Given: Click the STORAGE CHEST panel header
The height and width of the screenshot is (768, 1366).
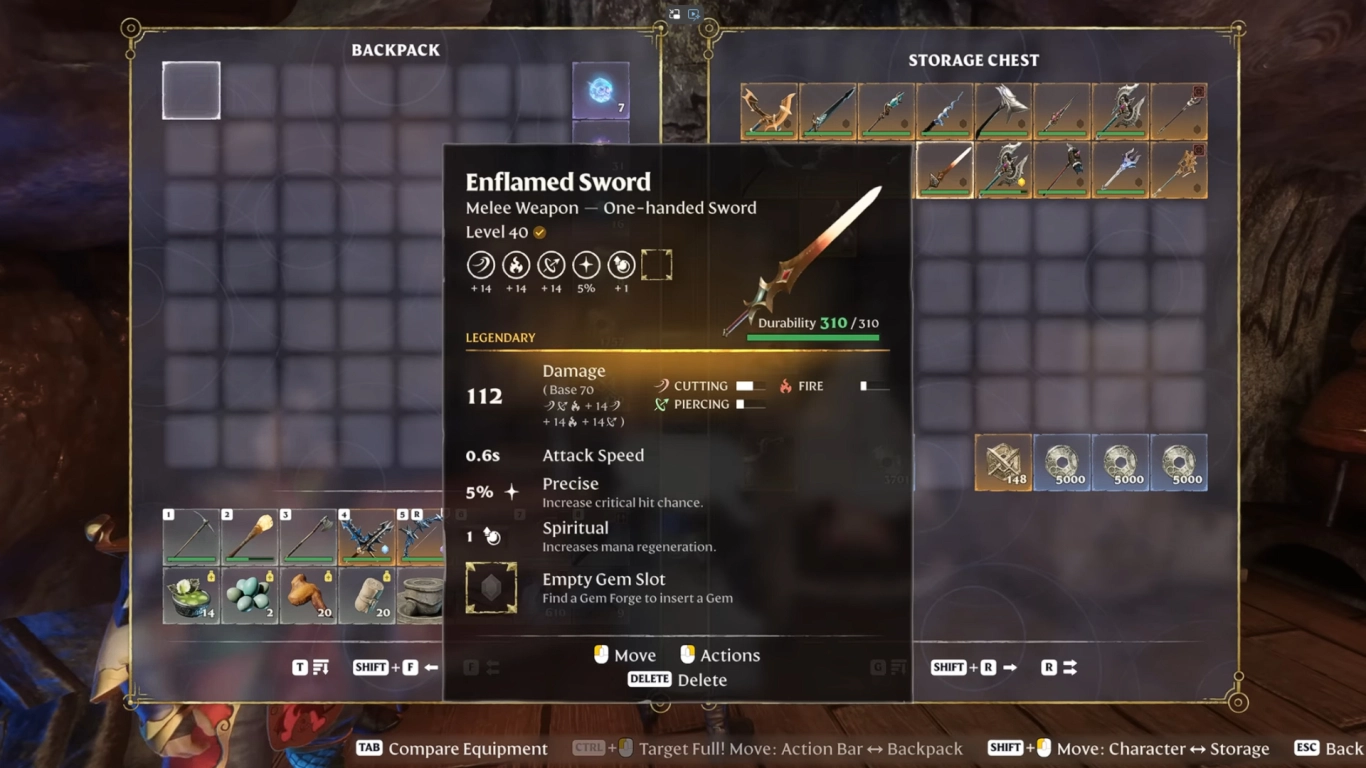Looking at the screenshot, I should 973,60.
